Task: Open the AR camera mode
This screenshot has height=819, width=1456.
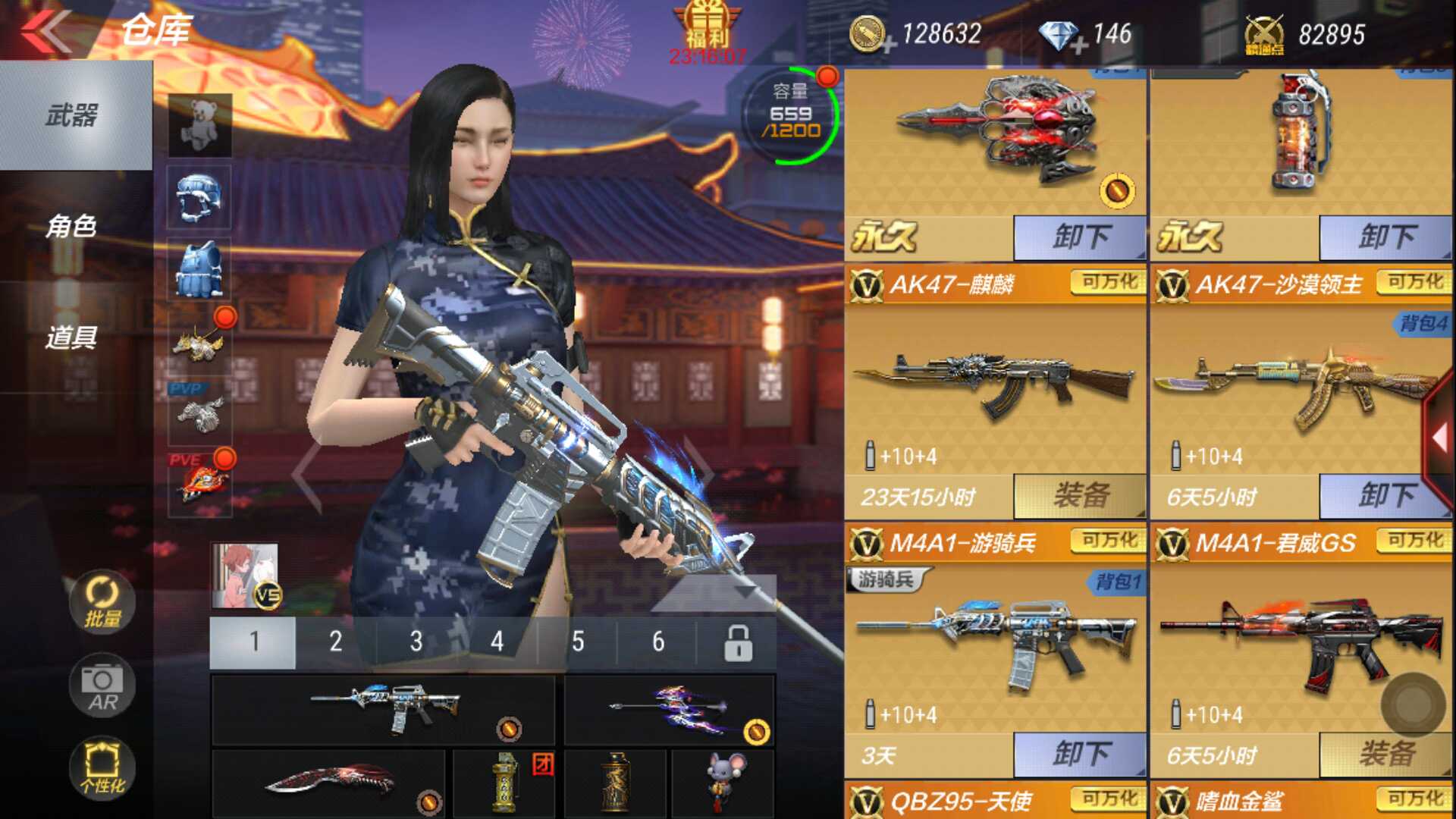Action: (x=102, y=686)
